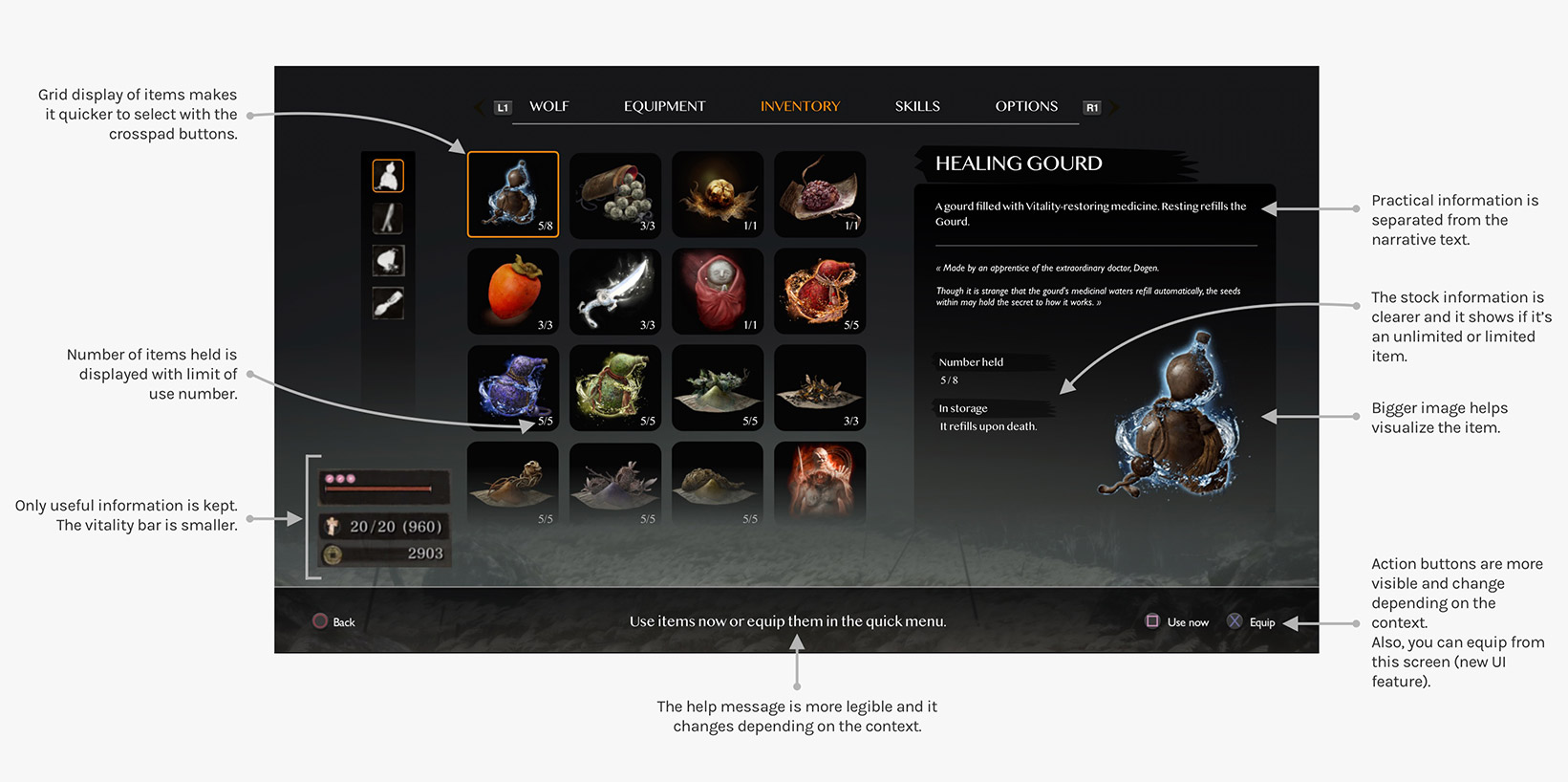This screenshot has width=1568, height=782.
Task: Pick the white glowing blade item
Action: (615, 291)
